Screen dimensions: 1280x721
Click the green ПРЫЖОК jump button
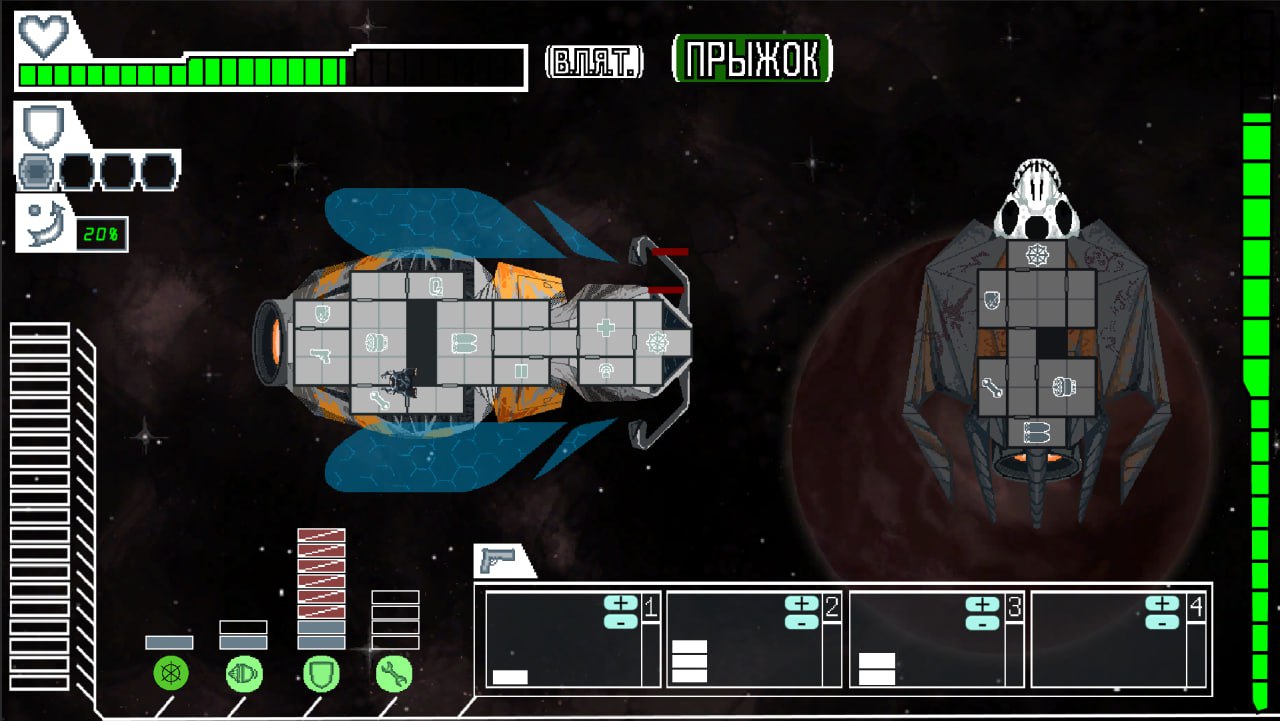[x=752, y=59]
